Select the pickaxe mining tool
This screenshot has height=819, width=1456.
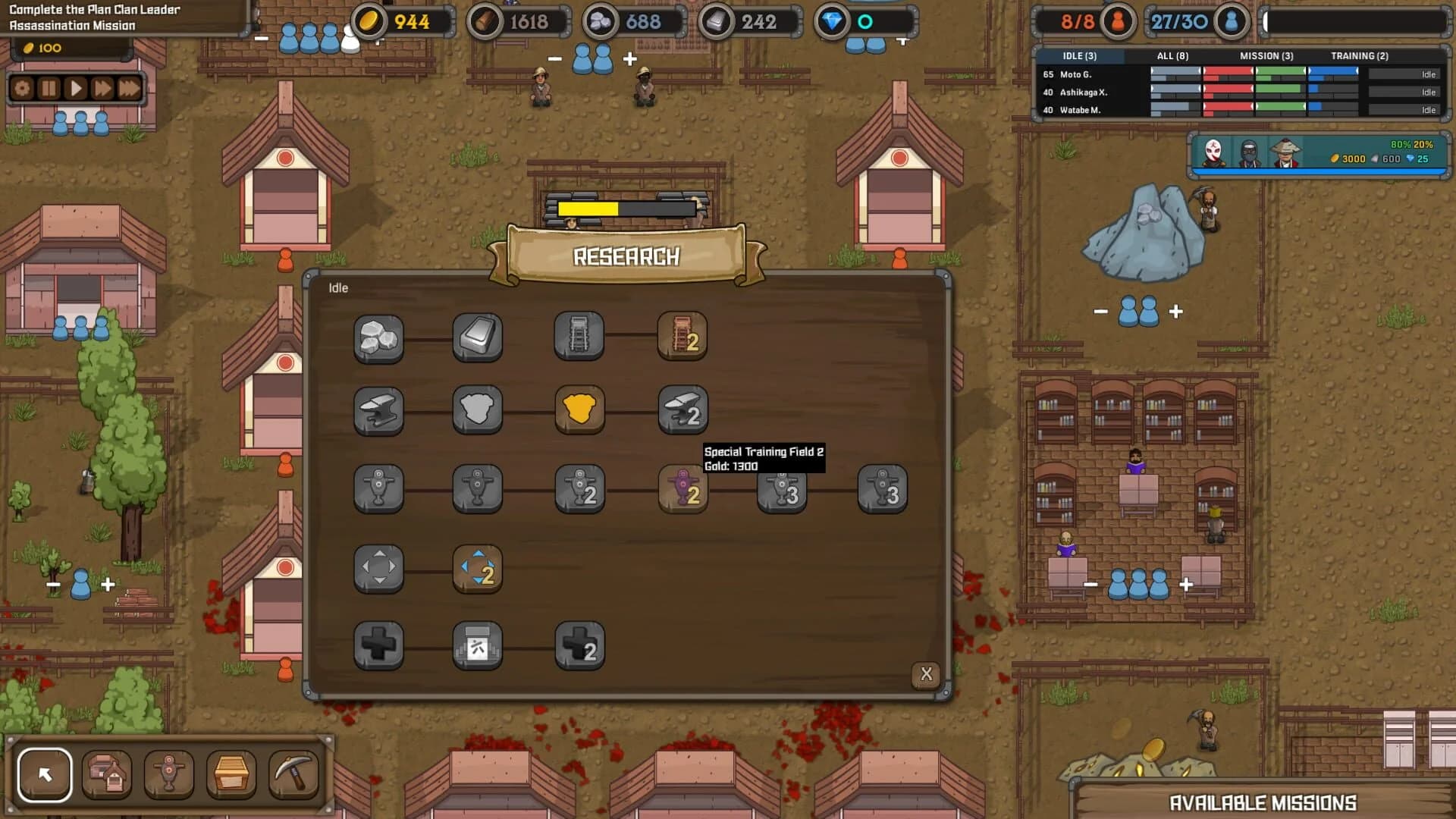click(293, 774)
